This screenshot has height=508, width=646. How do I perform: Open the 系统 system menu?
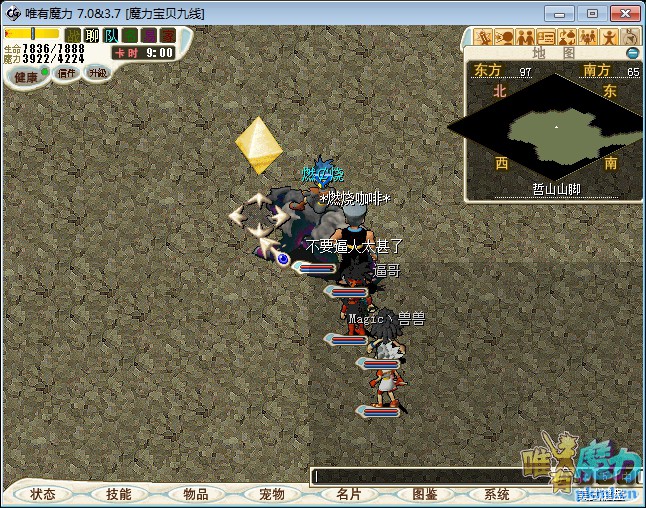click(x=497, y=494)
